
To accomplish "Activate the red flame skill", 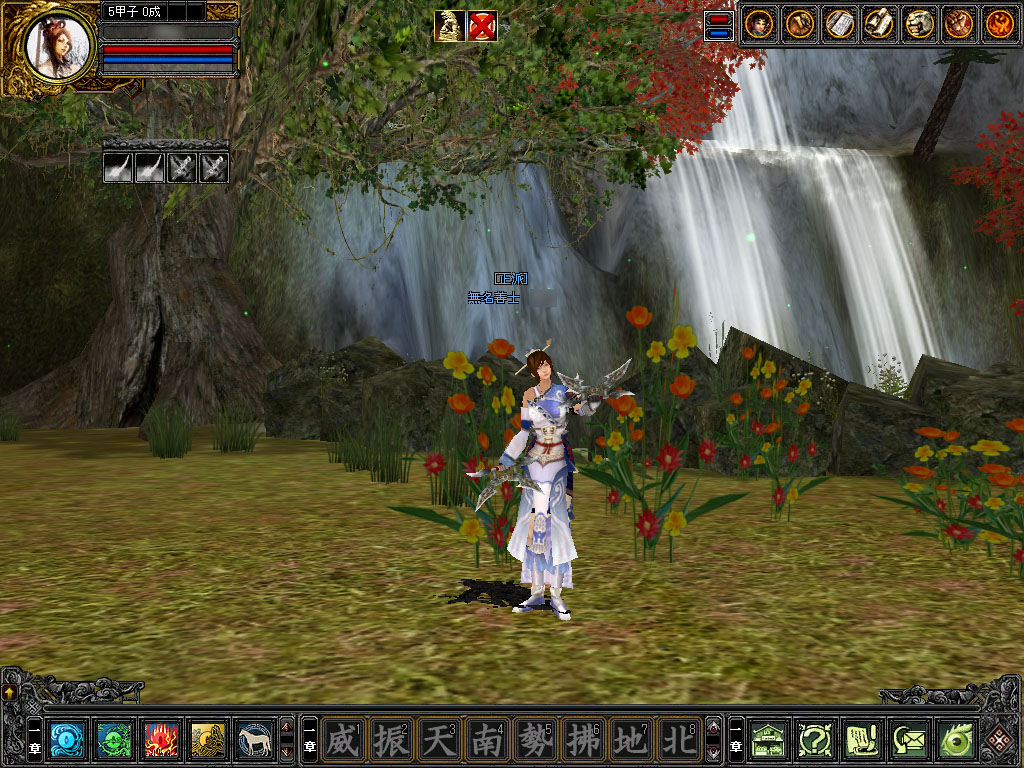I will (x=161, y=740).
